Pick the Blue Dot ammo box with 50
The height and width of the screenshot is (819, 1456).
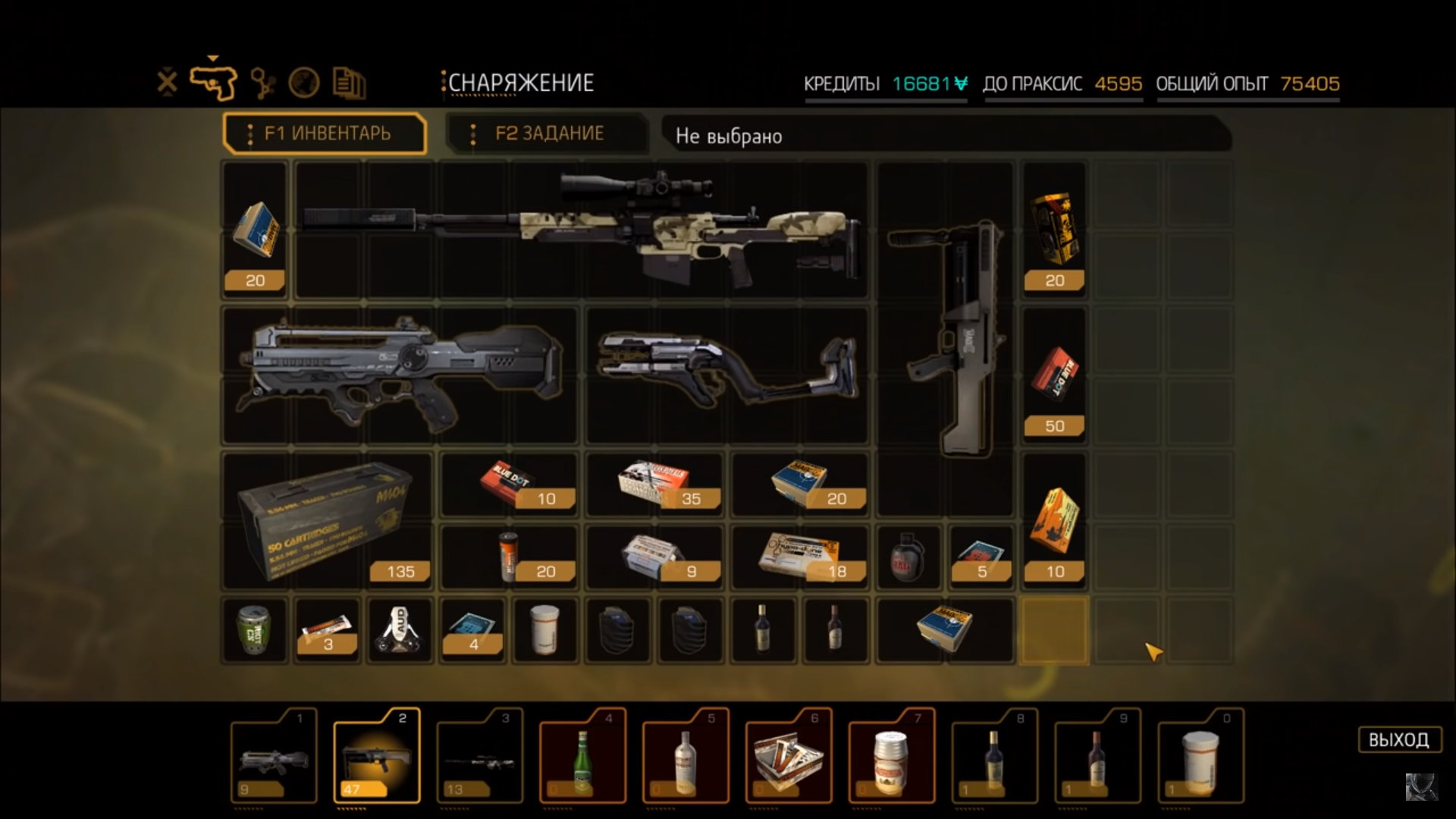(x=1054, y=376)
